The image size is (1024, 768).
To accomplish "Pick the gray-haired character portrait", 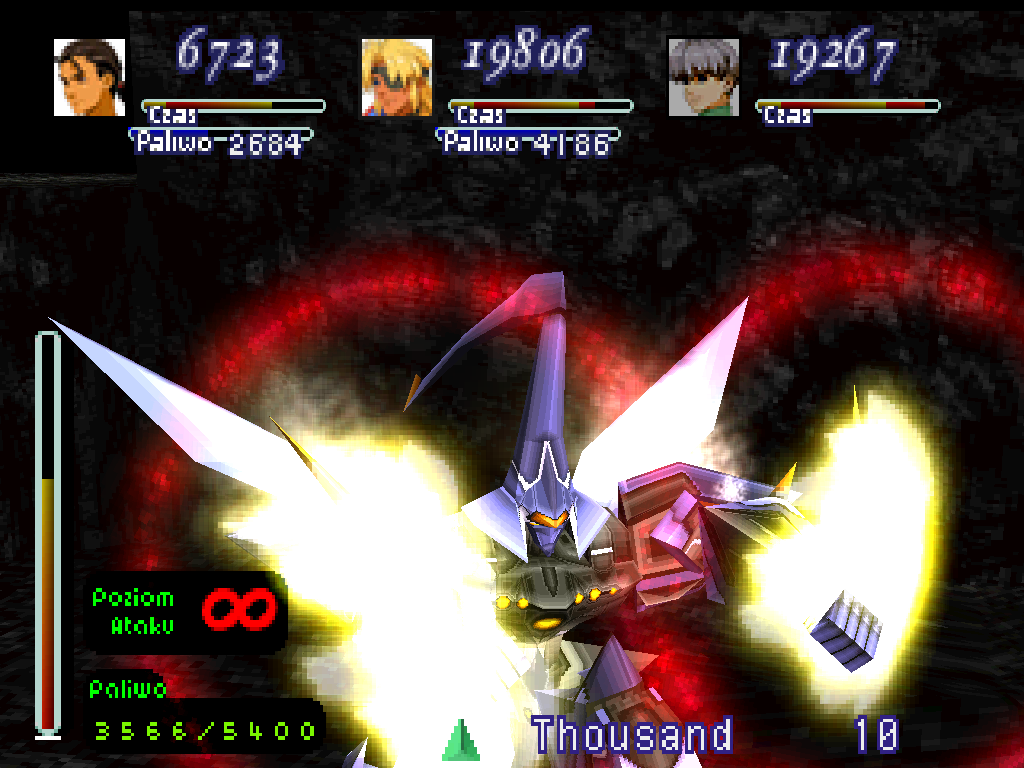I will [x=703, y=77].
